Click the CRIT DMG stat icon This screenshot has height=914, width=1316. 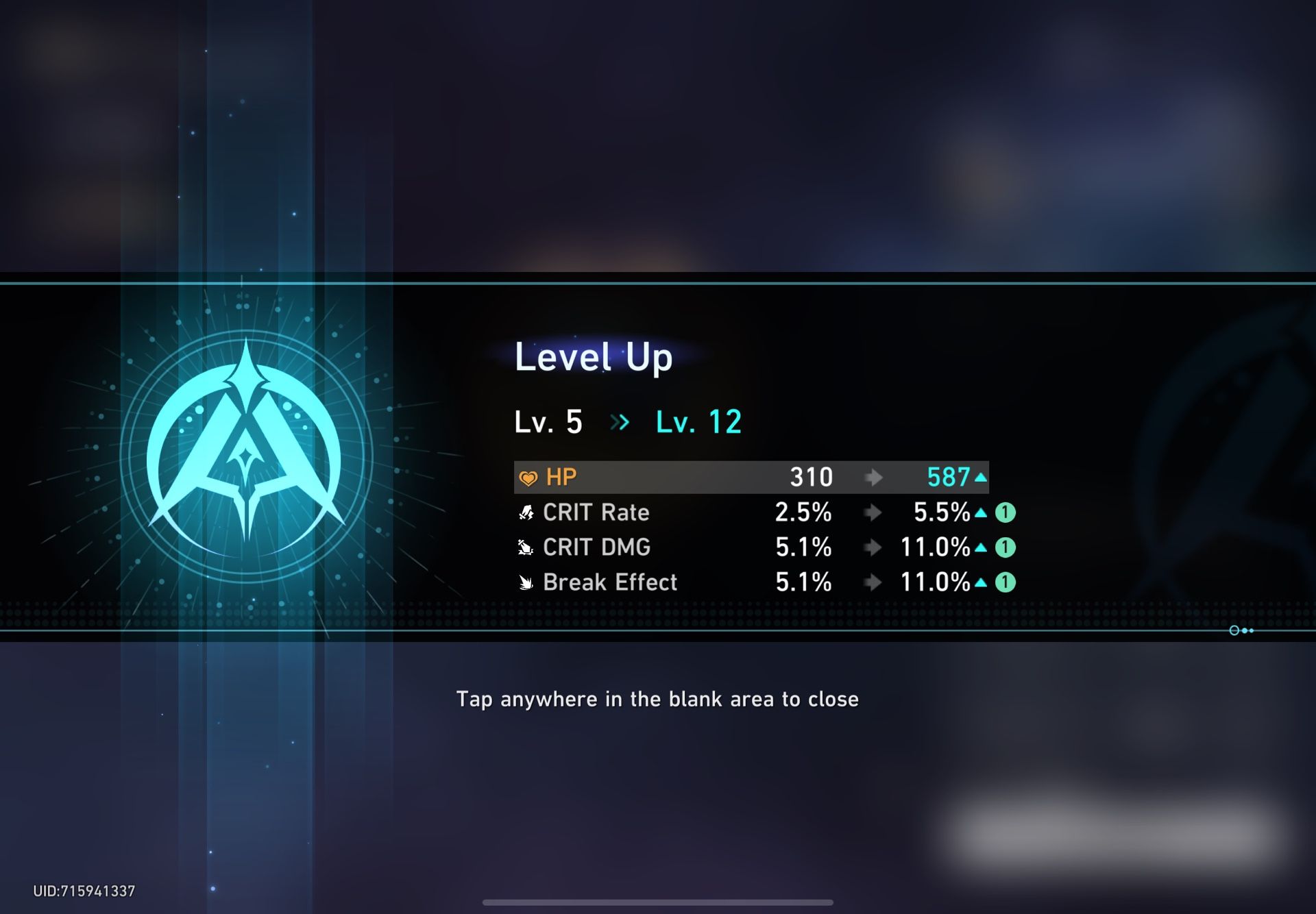(524, 547)
